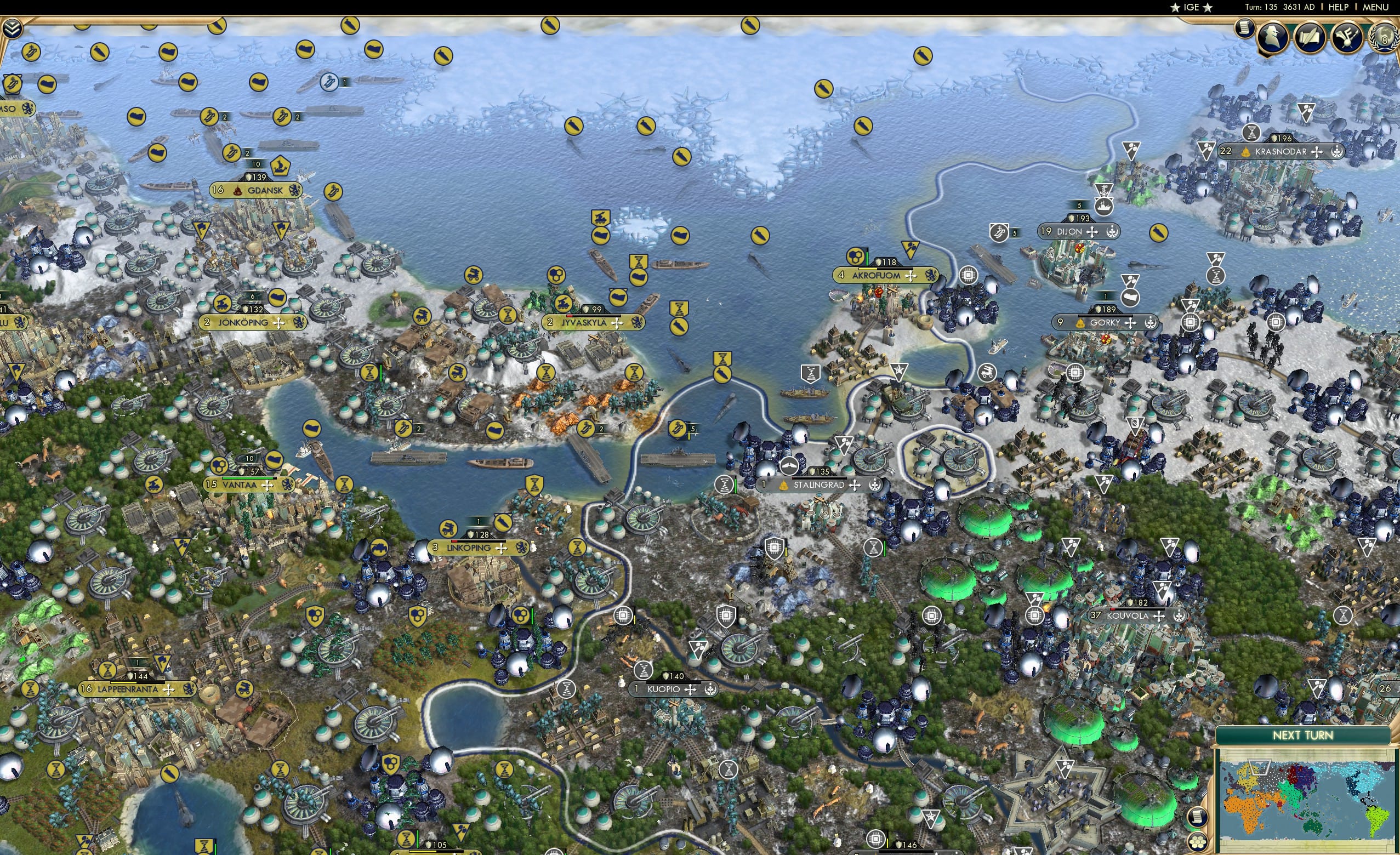Viewport: 1400px width, 855px height.
Task: Open the Espionage overview via the spy icon
Action: pos(1272,36)
